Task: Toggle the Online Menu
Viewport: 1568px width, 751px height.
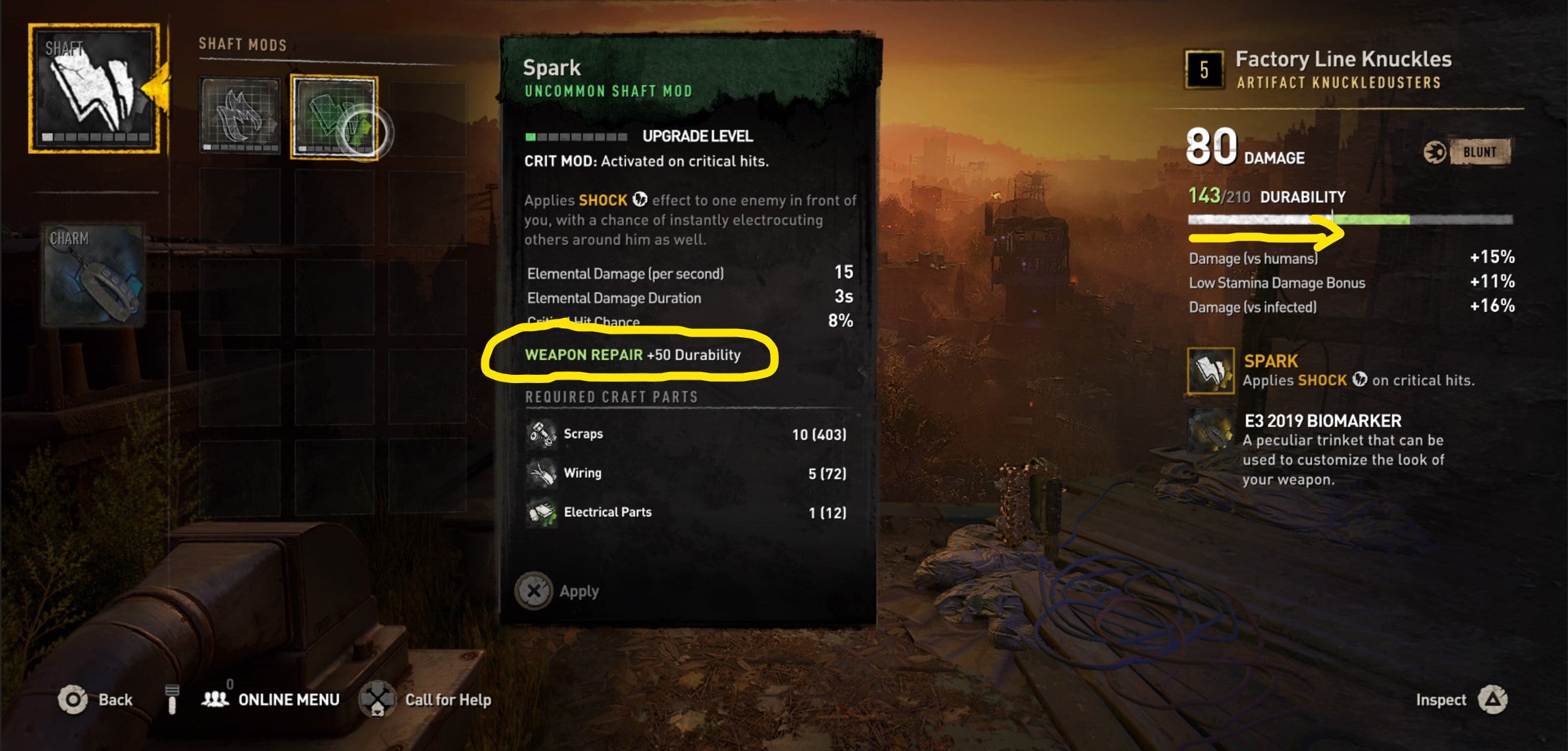Action: (287, 700)
